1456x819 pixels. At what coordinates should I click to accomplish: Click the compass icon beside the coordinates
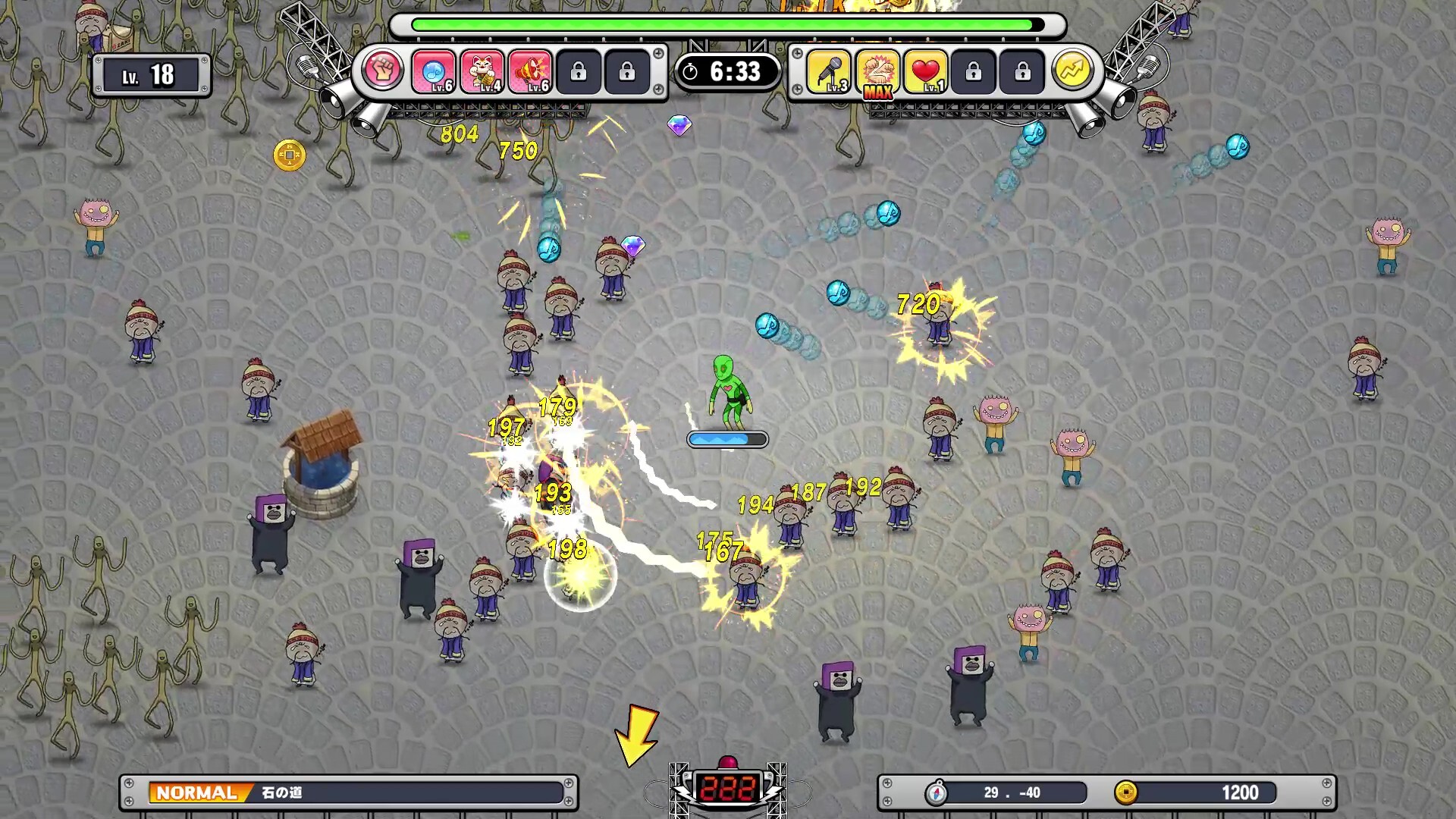937,793
